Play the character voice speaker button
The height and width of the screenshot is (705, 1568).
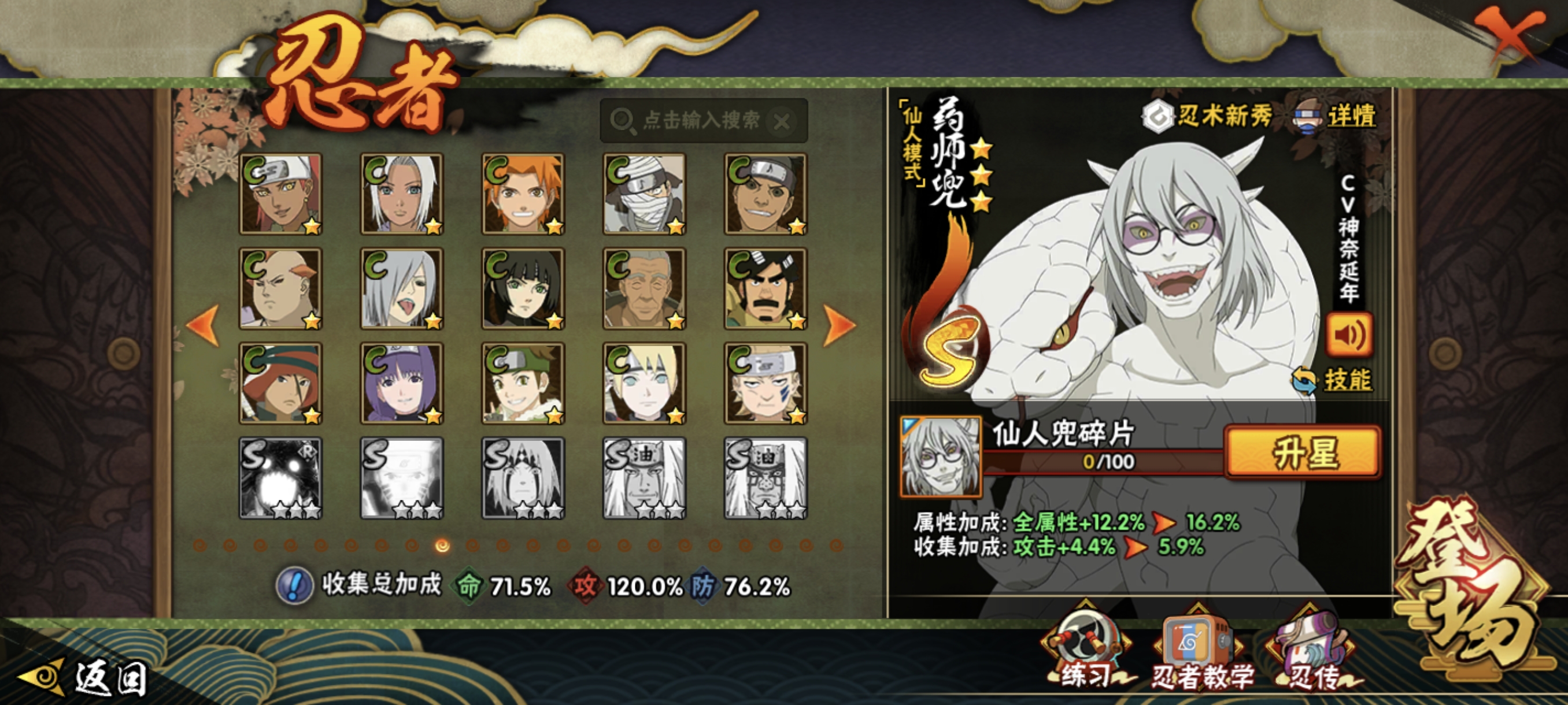[x=1349, y=335]
